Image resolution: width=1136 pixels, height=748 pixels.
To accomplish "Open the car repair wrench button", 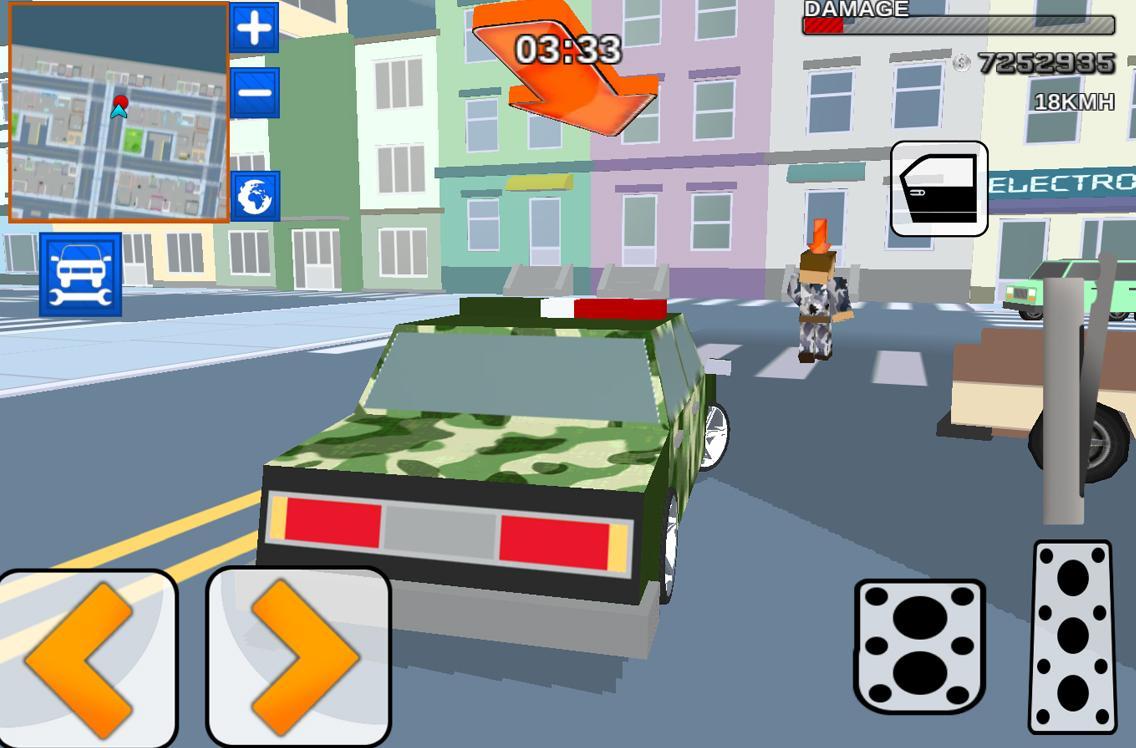I will click(x=81, y=275).
